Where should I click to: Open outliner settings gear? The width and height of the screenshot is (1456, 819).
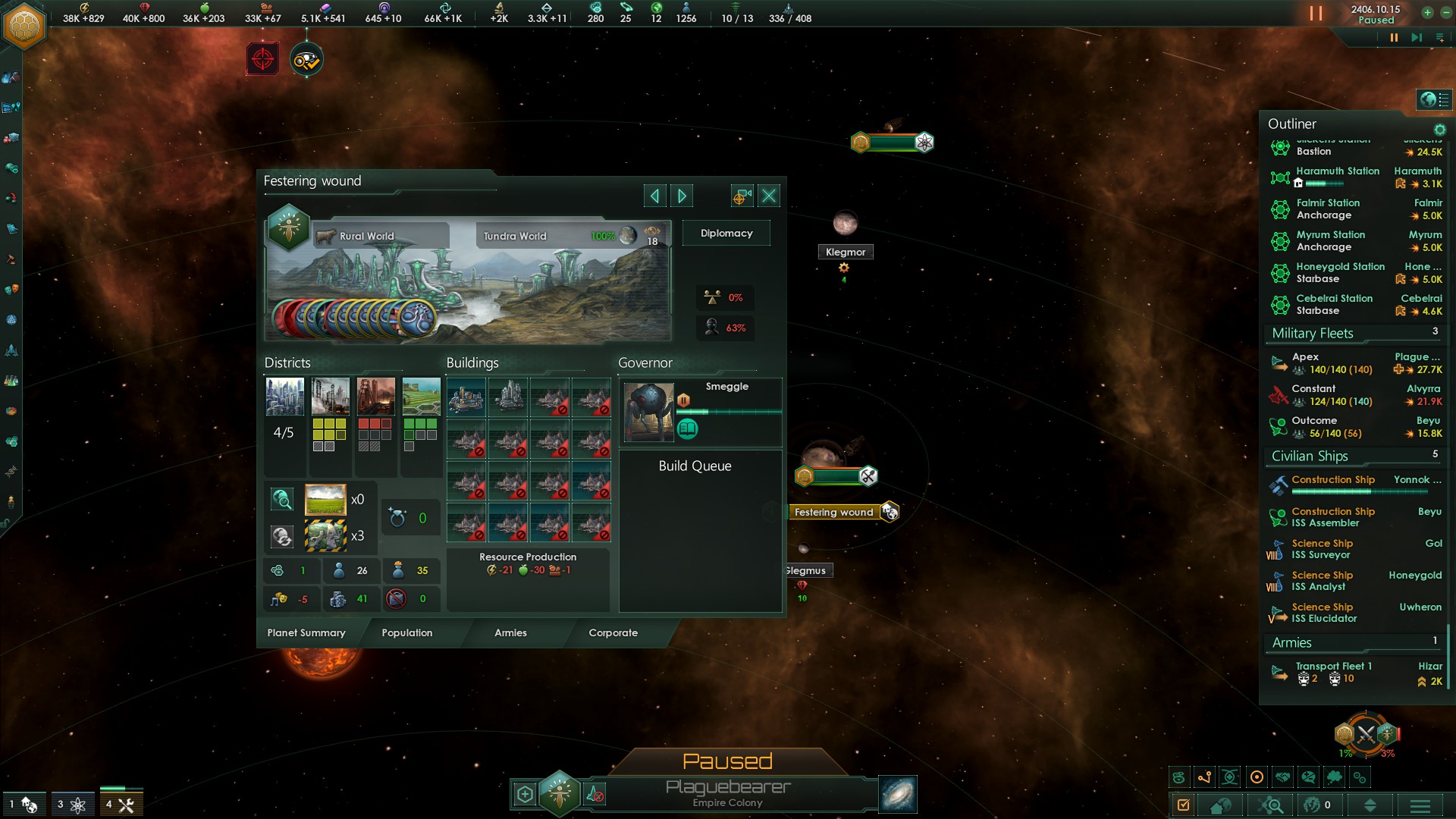click(1439, 130)
